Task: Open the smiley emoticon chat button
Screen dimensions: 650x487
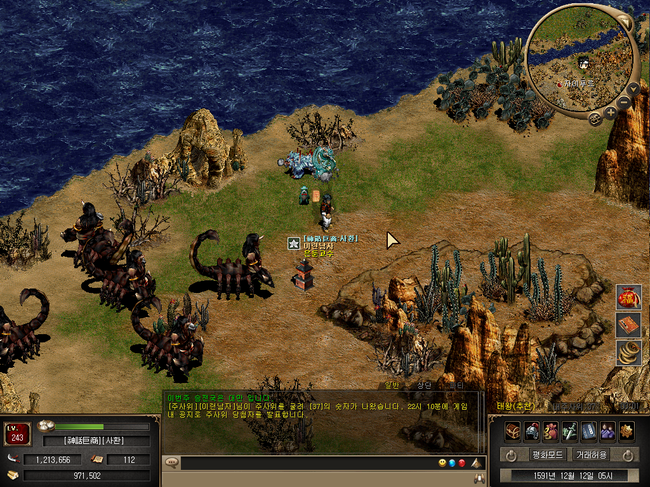Action: pos(442,463)
